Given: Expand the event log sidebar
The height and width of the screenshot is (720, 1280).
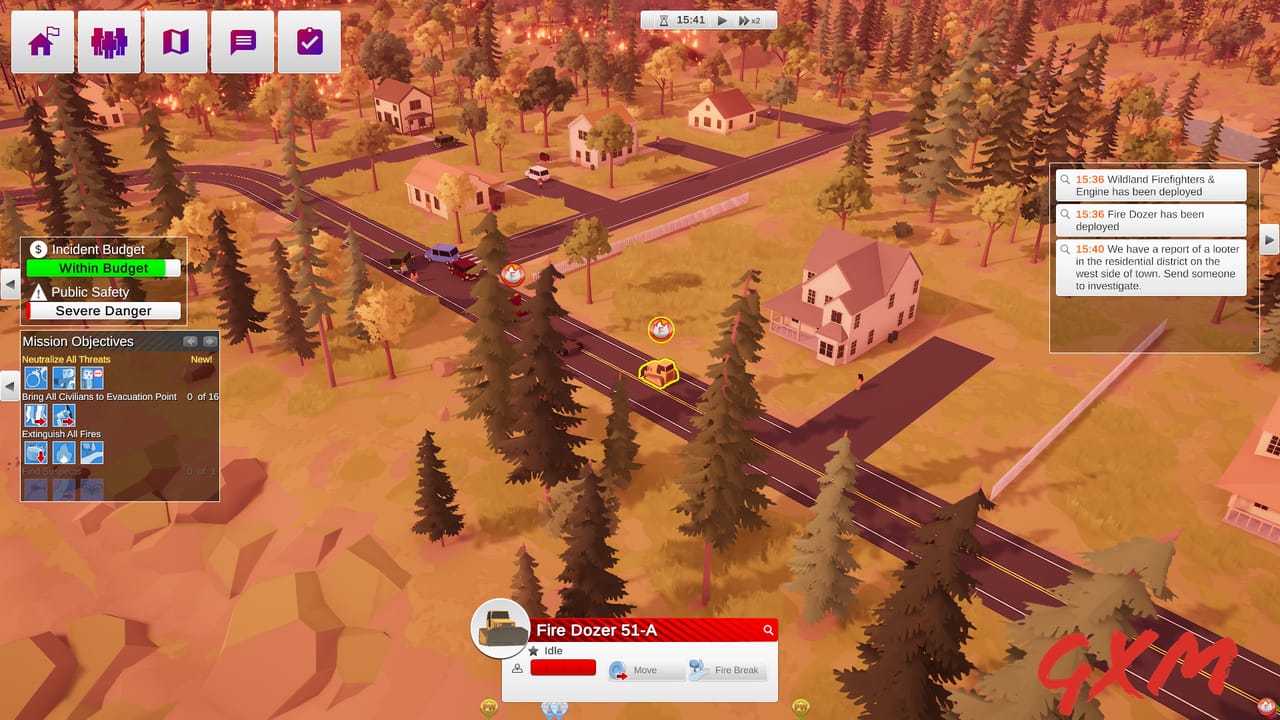Looking at the screenshot, I should click(1270, 240).
